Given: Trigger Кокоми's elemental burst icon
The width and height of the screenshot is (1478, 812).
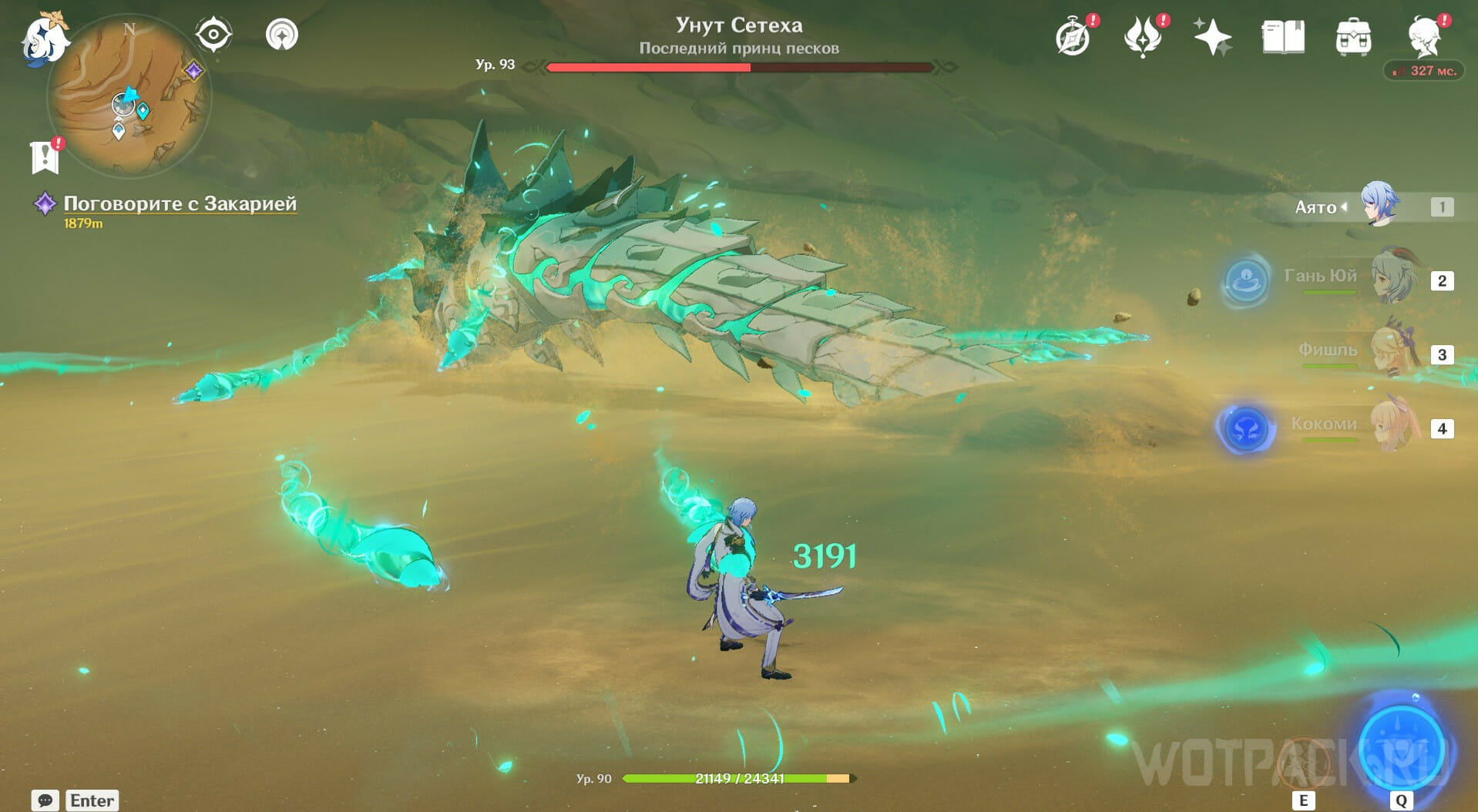Looking at the screenshot, I should [1245, 428].
